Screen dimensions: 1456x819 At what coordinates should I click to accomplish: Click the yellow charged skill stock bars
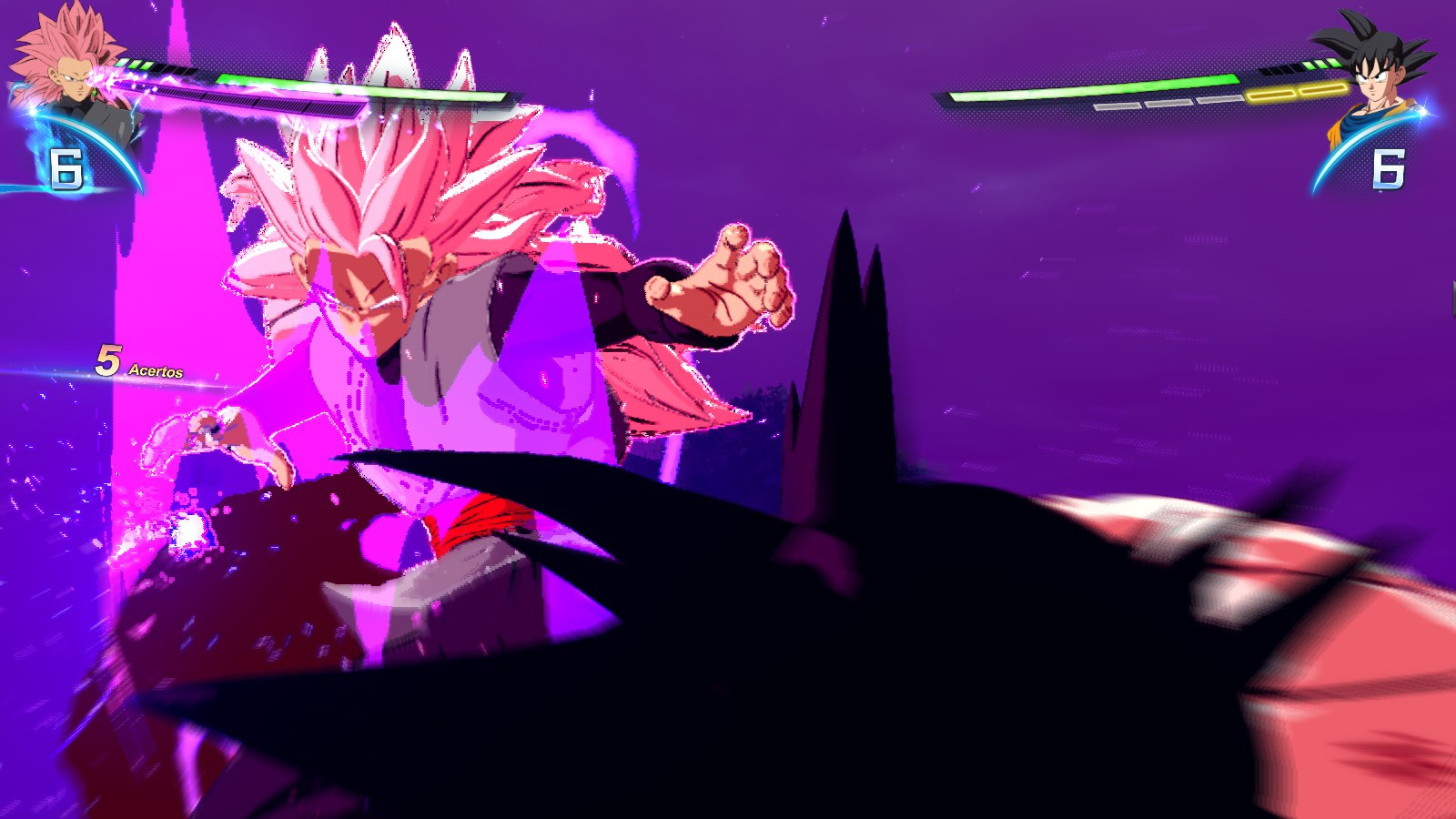pyautogui.click(x=1297, y=91)
